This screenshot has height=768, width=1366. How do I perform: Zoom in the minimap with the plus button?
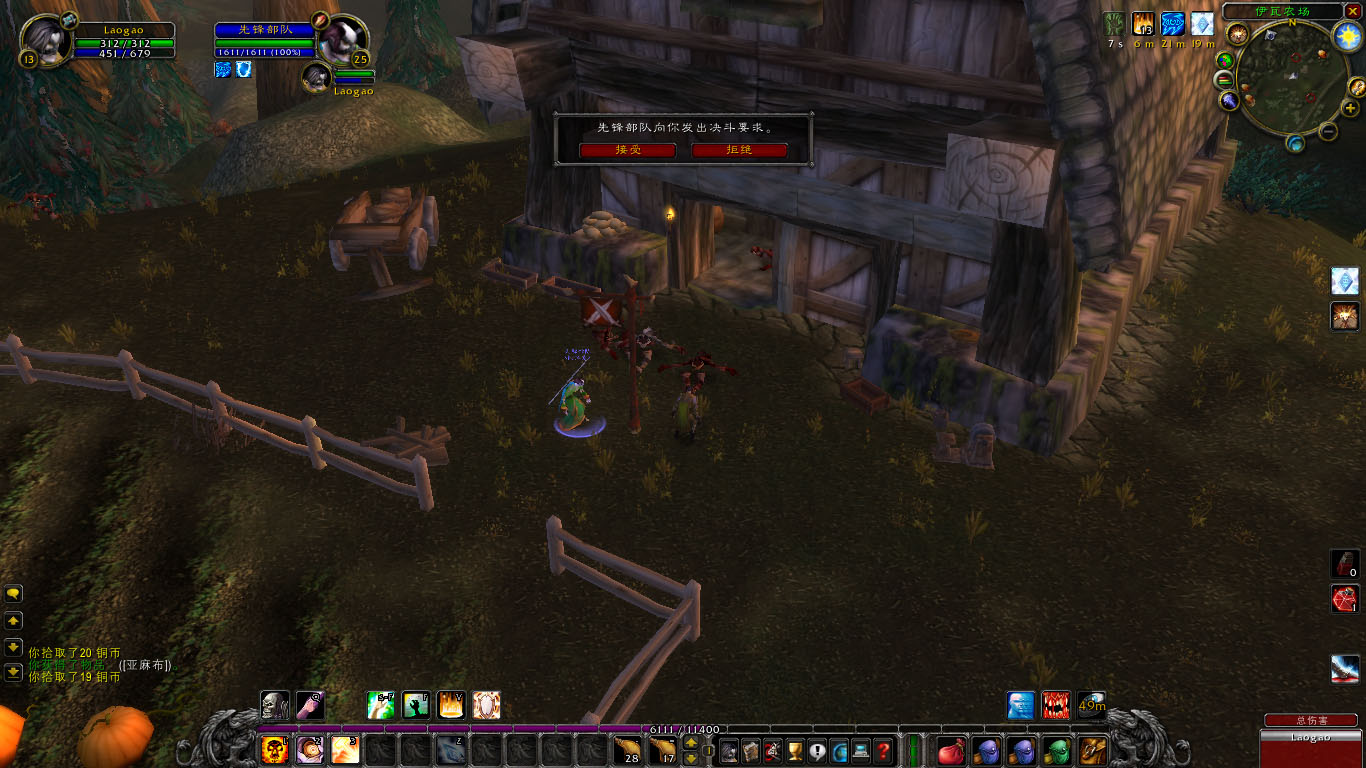click(1350, 109)
